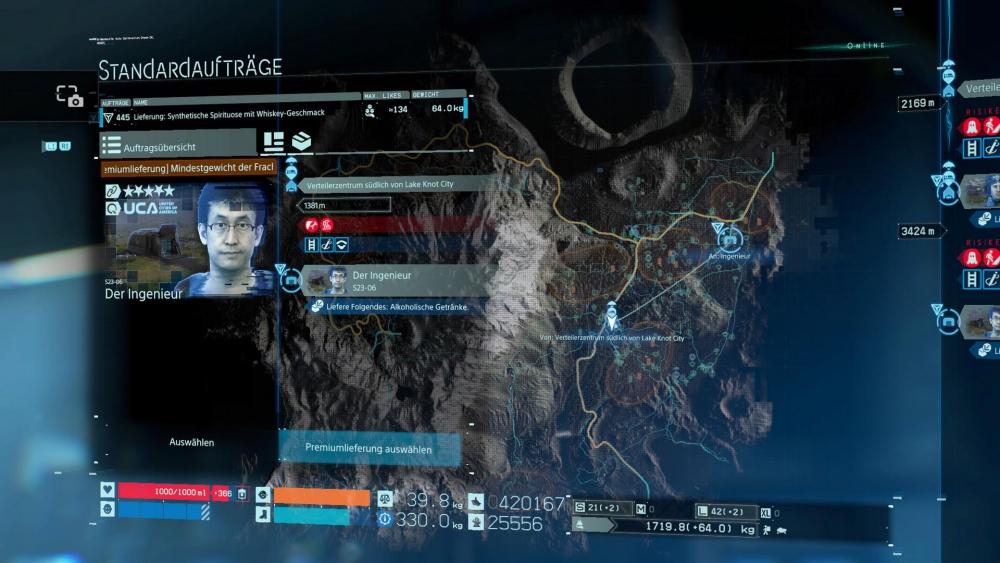Click the Ingenieur destination marker on the map
This screenshot has width=1000, height=563.
727,238
